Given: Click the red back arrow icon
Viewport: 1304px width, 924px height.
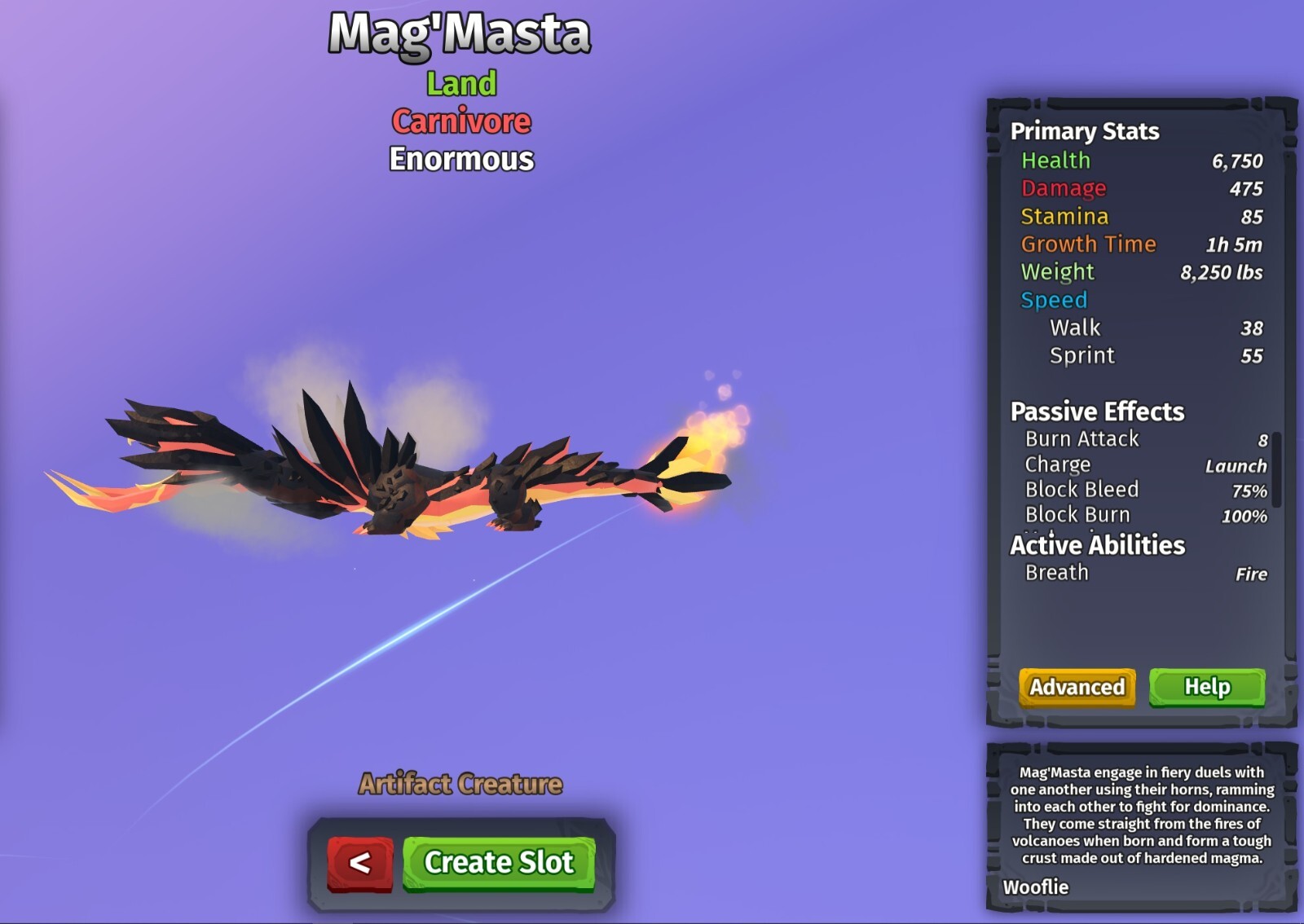Looking at the screenshot, I should (x=359, y=864).
